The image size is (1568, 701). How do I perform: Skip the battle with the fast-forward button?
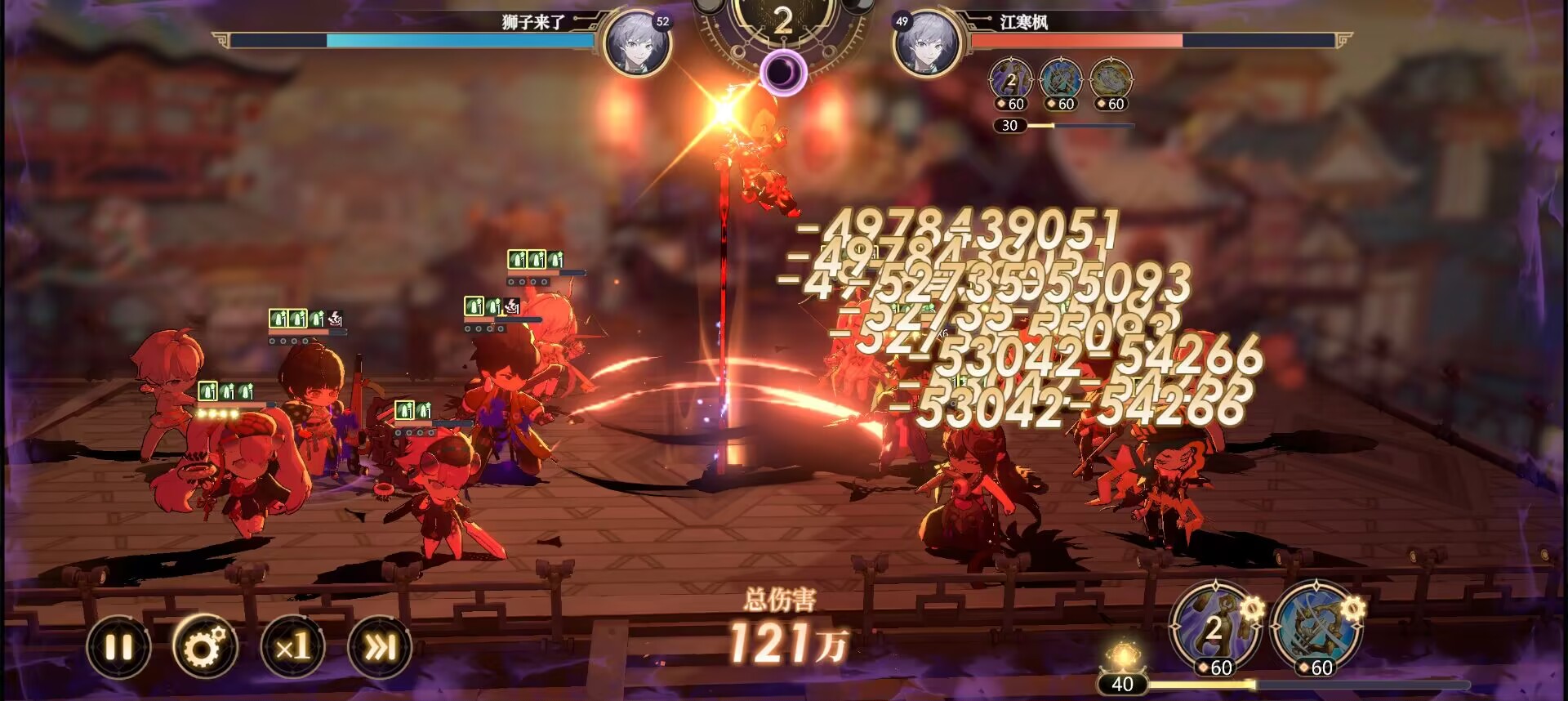[379, 647]
